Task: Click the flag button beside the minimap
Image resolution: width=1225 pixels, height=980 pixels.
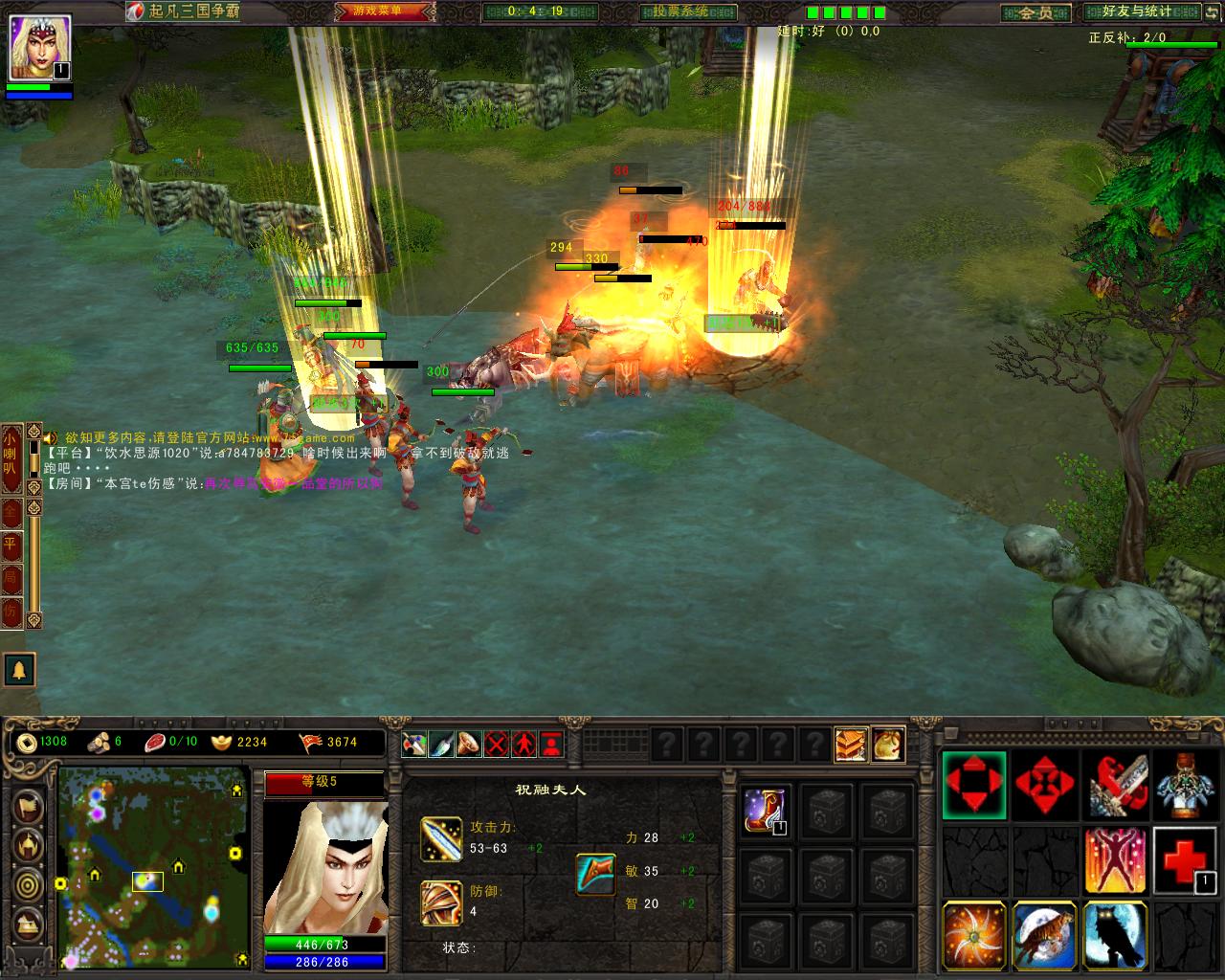Action: click(x=28, y=806)
